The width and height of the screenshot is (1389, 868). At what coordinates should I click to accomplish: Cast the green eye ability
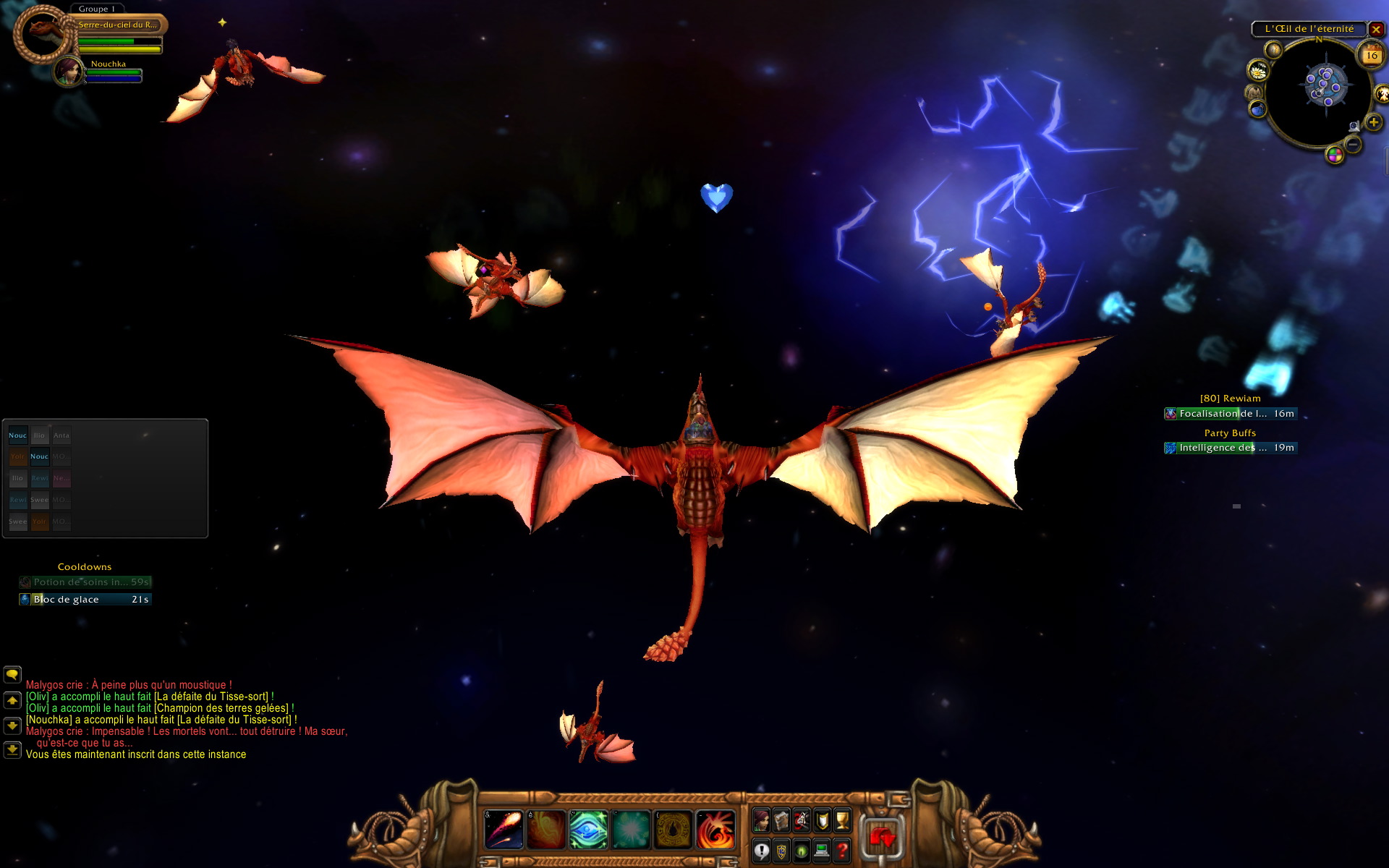click(x=587, y=829)
